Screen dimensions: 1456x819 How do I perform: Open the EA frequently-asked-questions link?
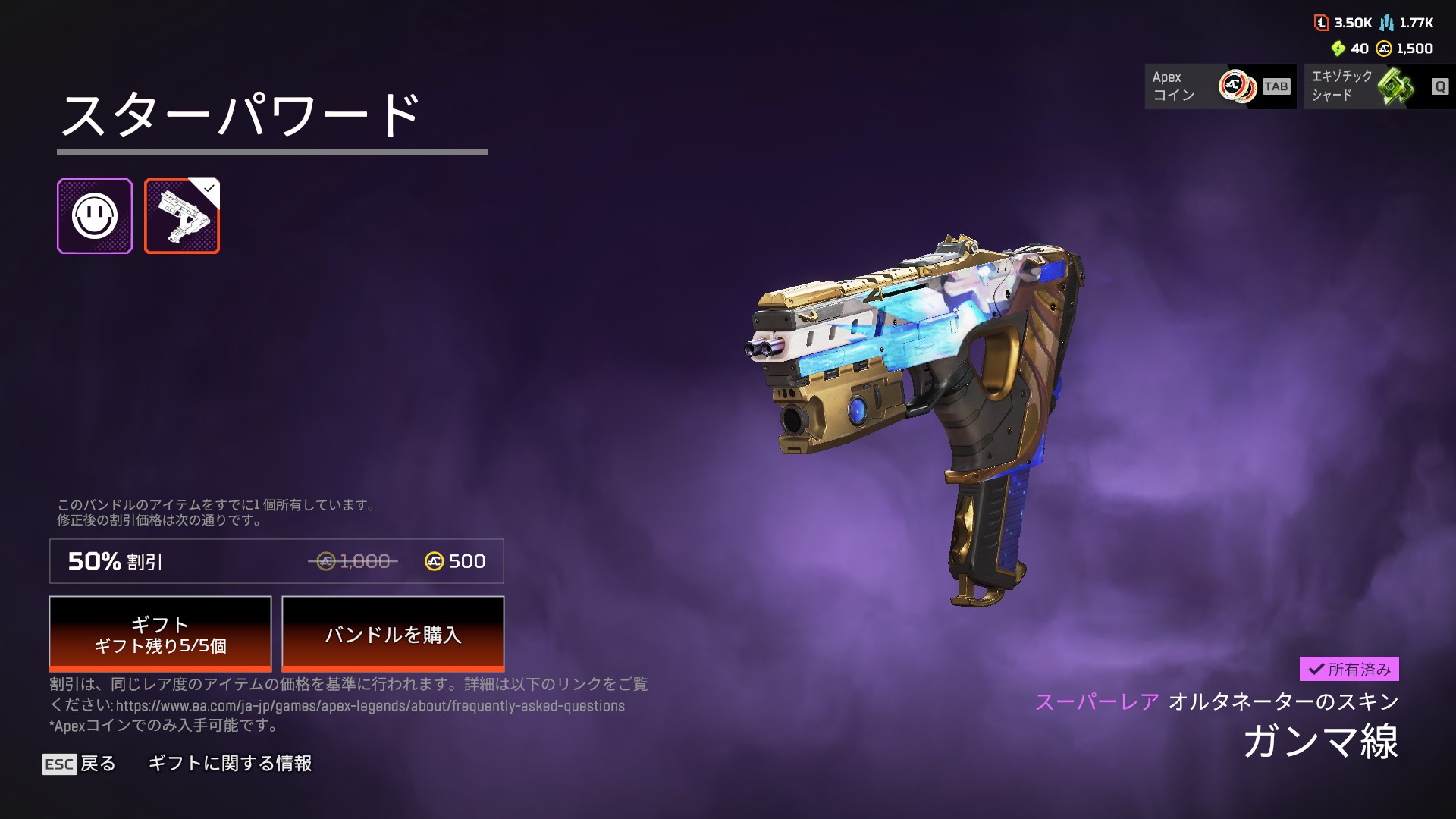pos(370,706)
